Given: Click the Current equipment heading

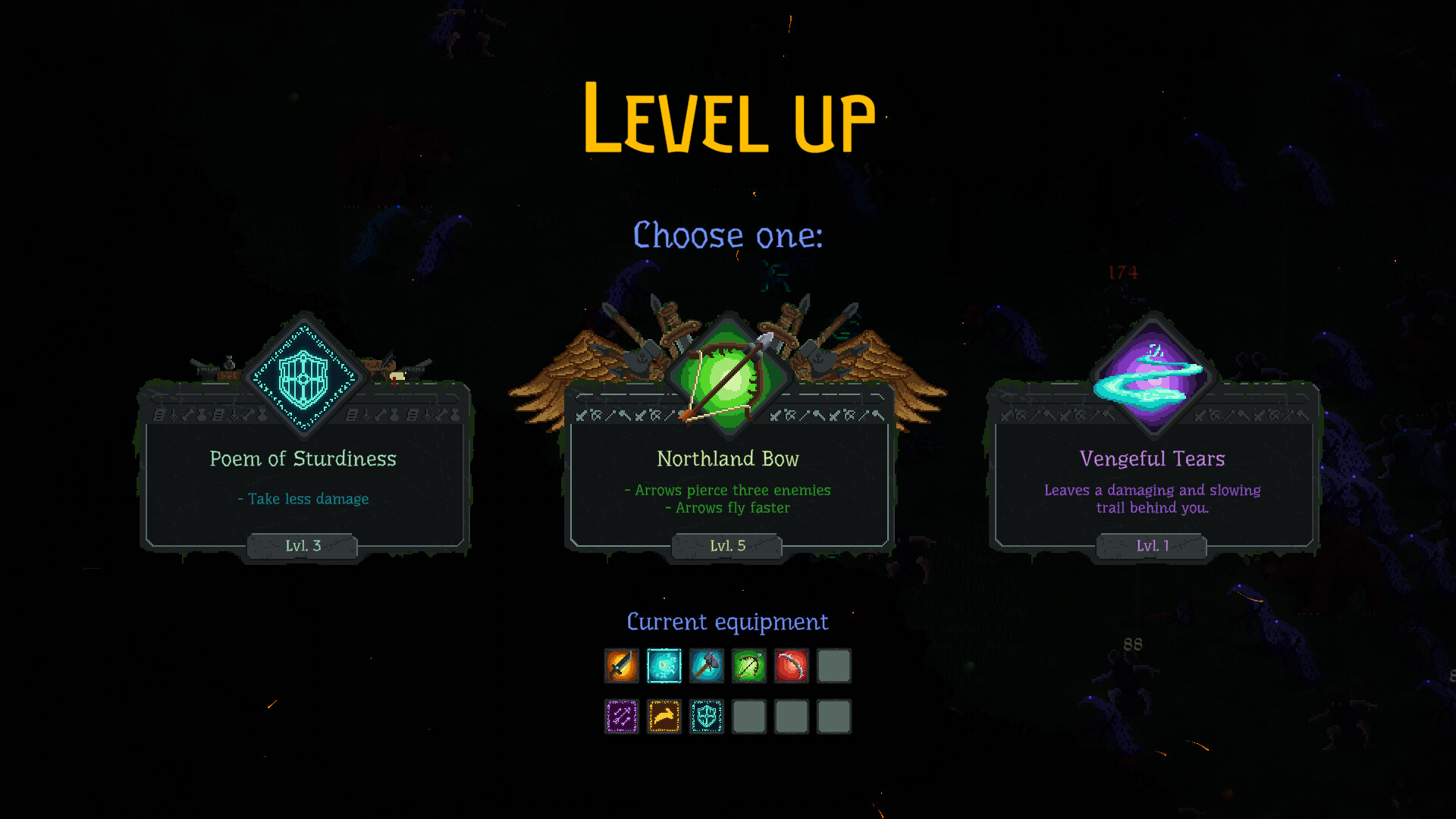Looking at the screenshot, I should (x=726, y=622).
